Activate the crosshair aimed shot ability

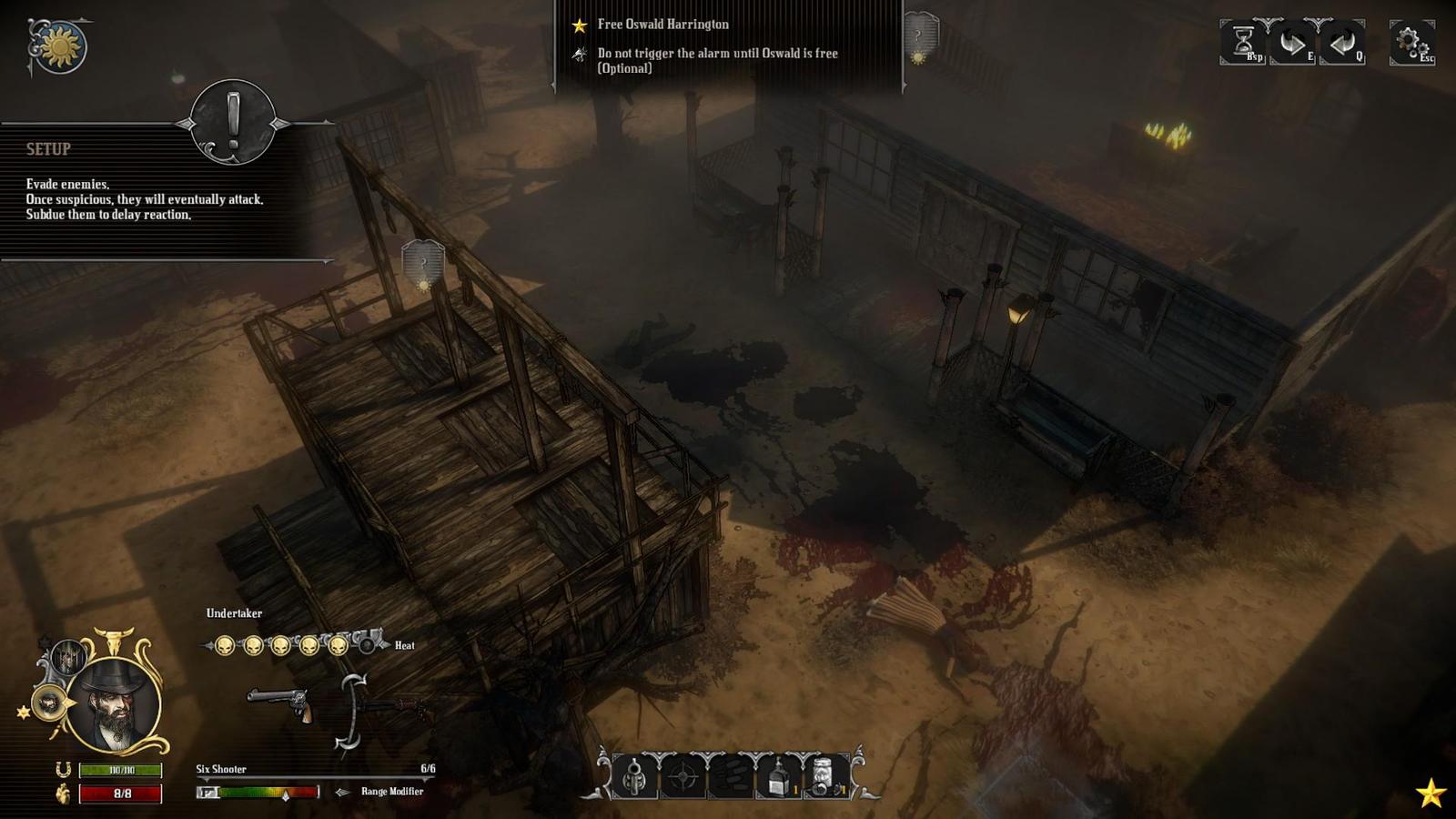(x=682, y=777)
